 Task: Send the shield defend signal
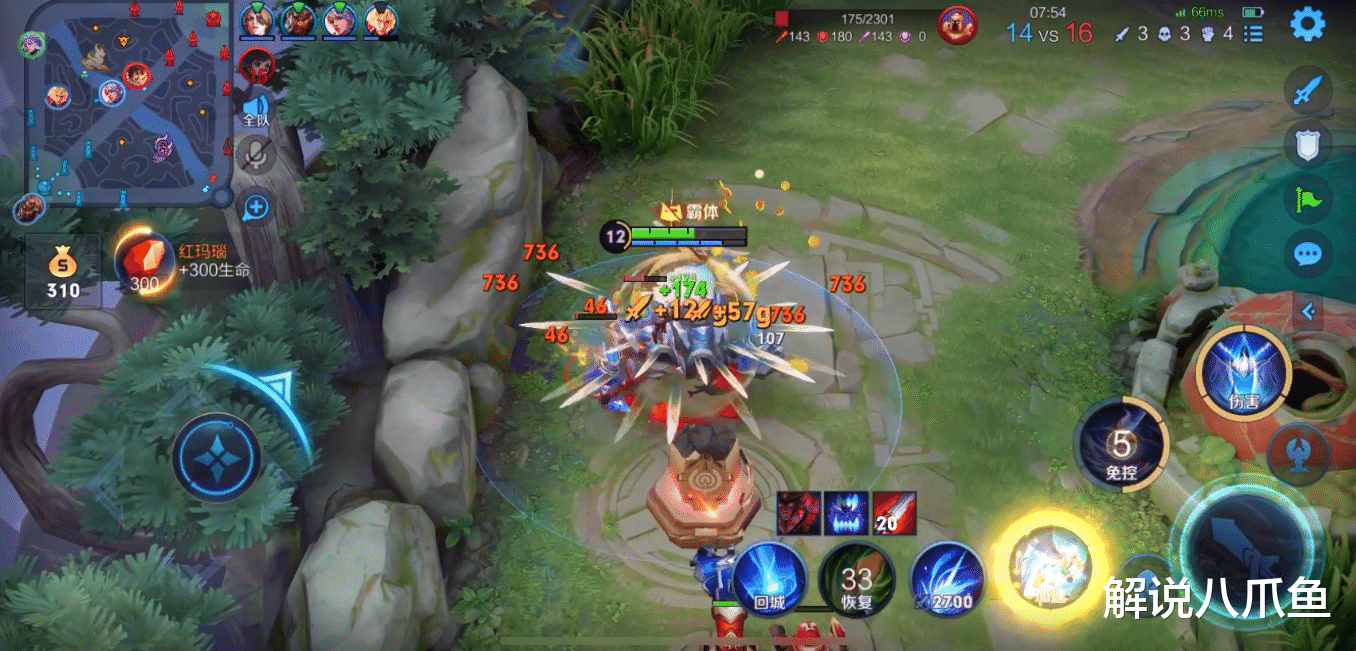tap(1307, 146)
